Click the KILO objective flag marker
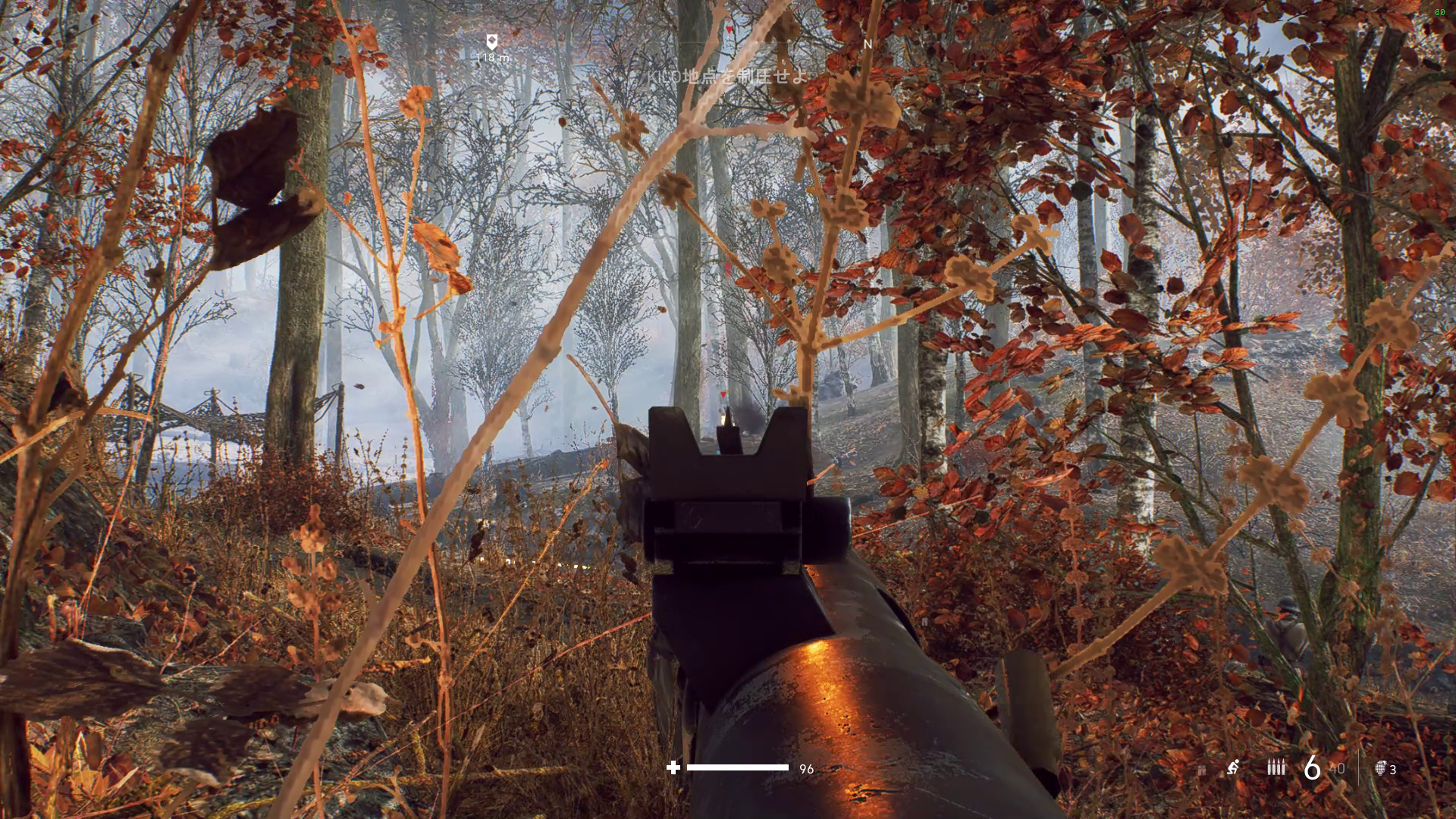This screenshot has width=1456, height=819. [x=491, y=40]
